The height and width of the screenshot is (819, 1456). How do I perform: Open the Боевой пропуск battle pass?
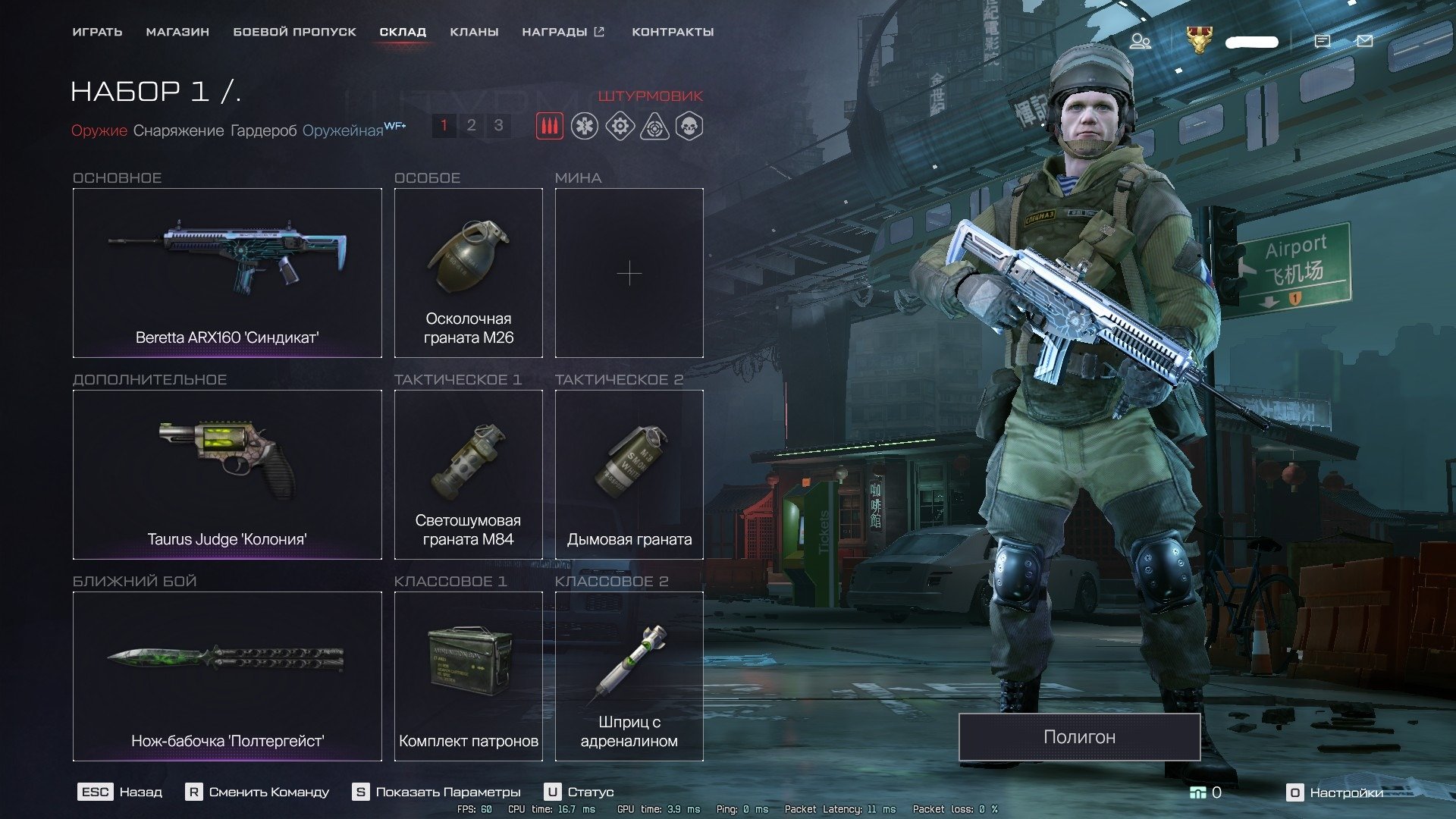[294, 32]
